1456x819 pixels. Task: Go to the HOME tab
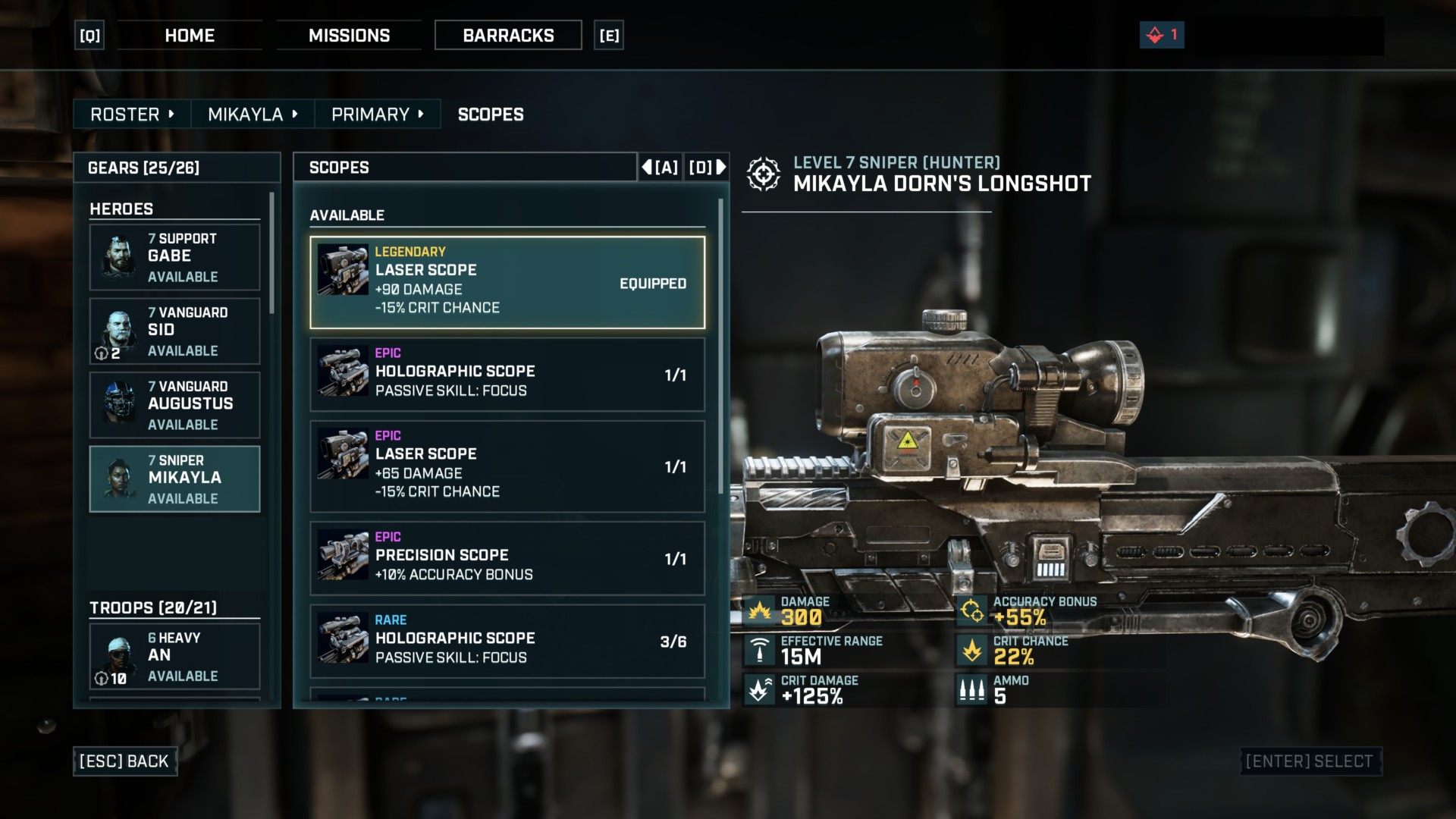(x=189, y=35)
